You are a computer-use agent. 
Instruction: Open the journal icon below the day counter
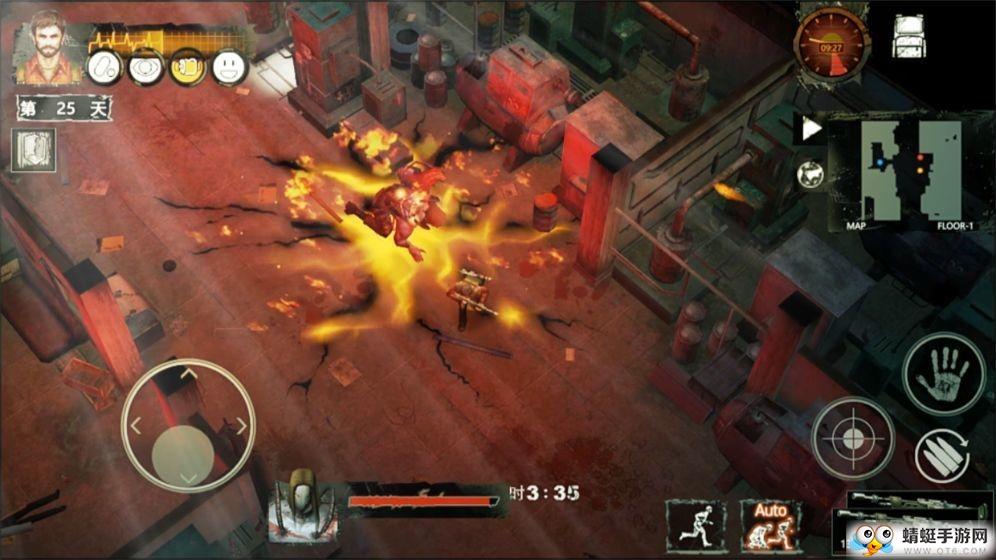[x=35, y=150]
